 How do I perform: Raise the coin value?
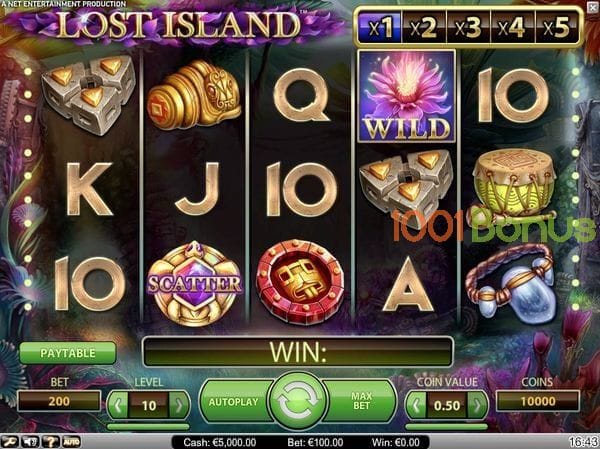pyautogui.click(x=478, y=404)
